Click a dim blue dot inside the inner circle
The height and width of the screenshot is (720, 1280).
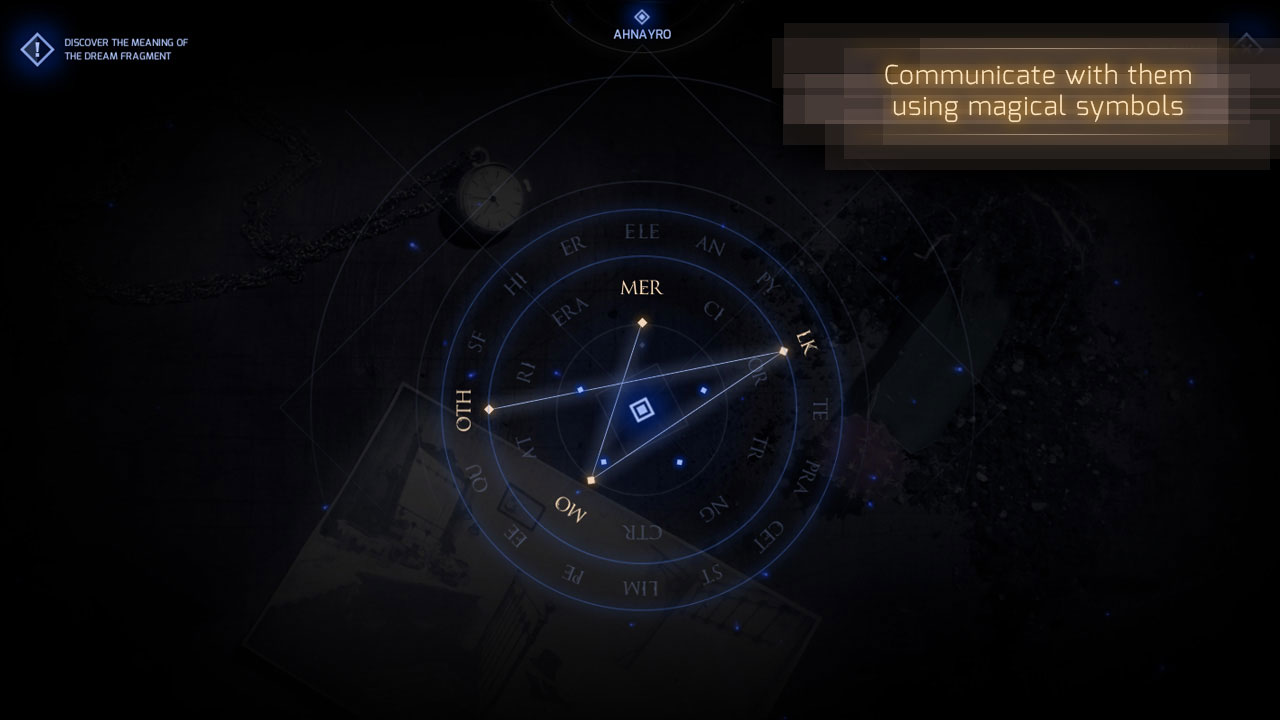[x=578, y=388]
